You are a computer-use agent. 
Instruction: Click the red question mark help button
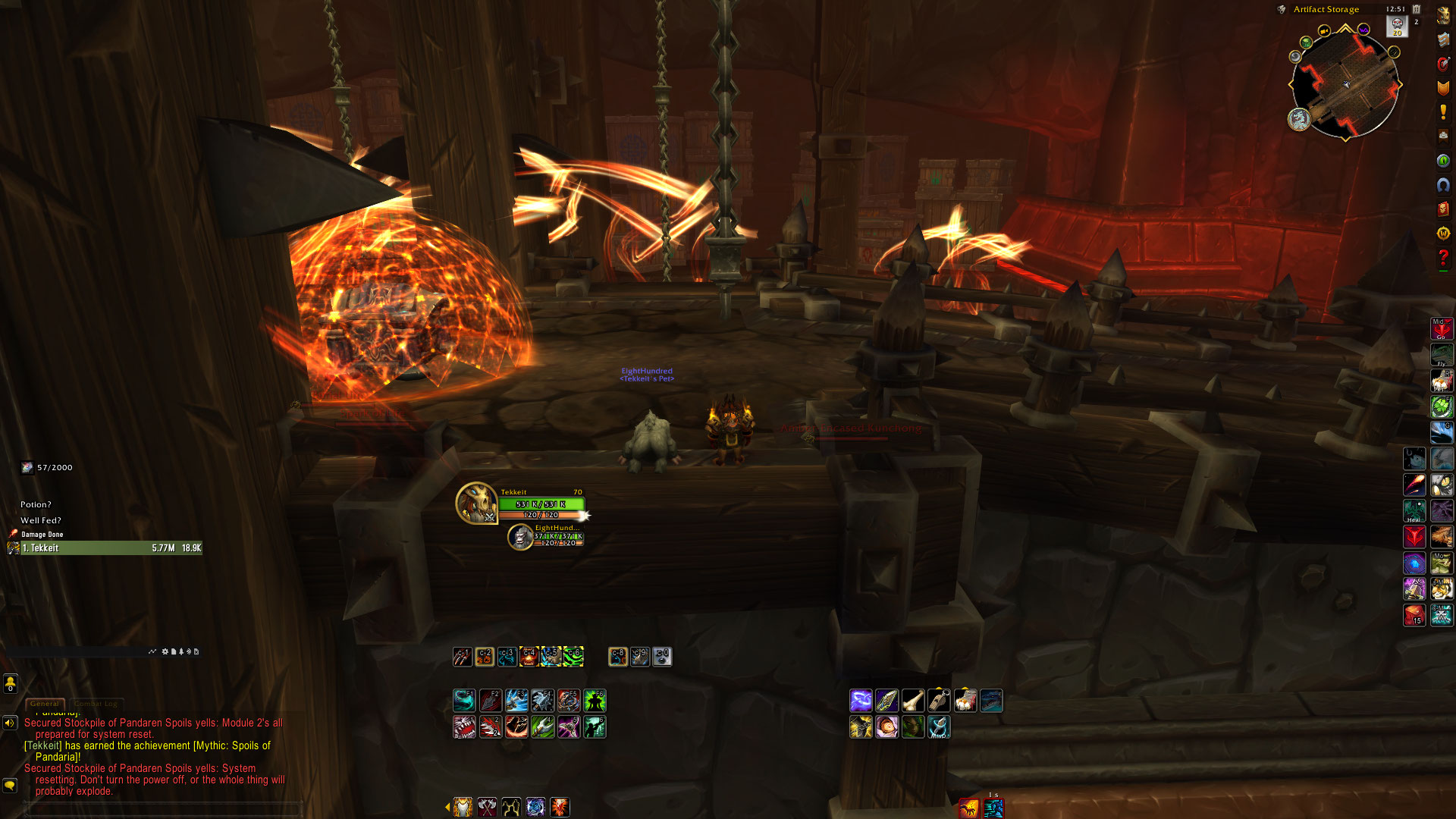[x=1443, y=258]
